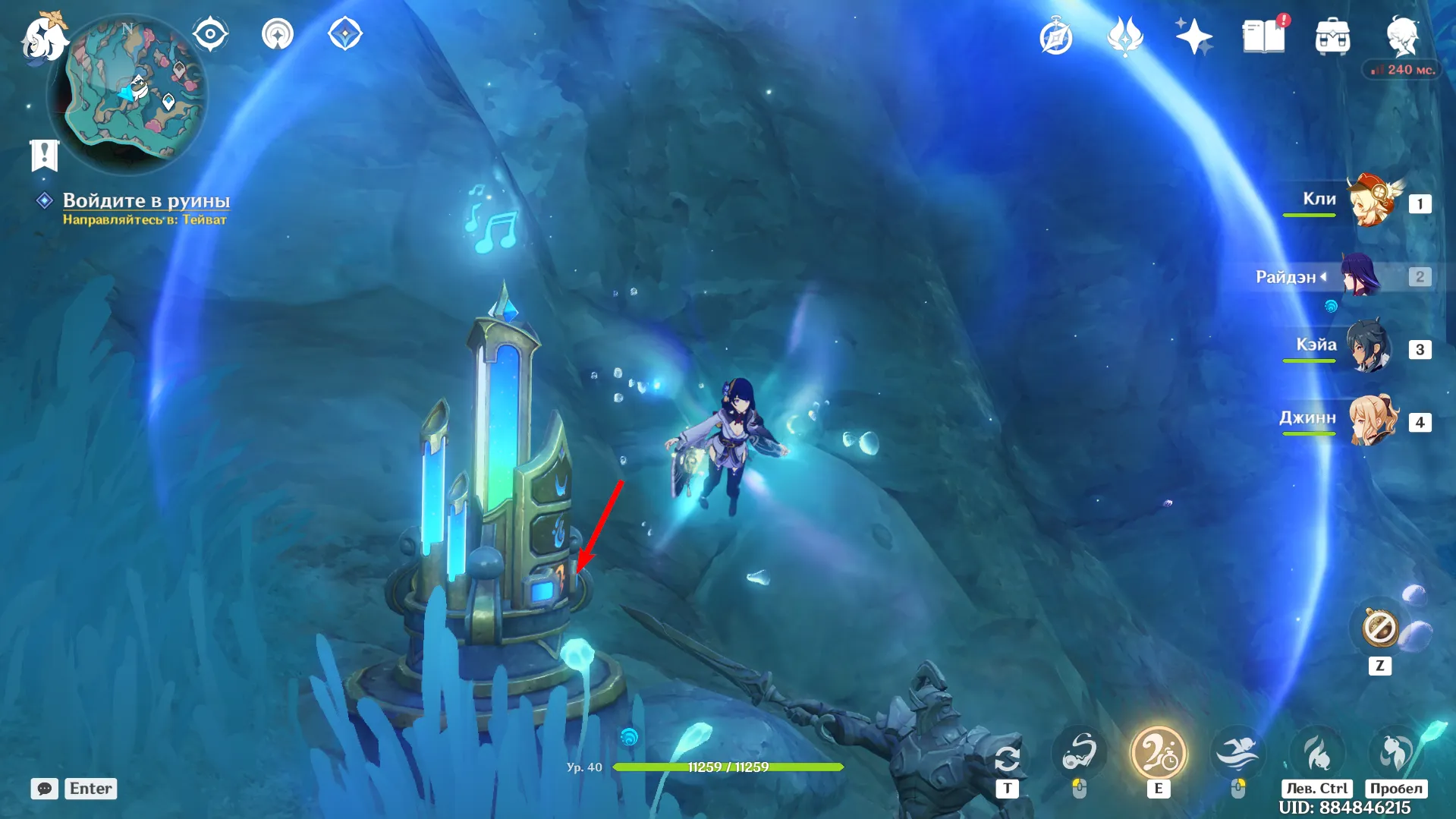Open the compass adventure handbook icon

pos(1056,37)
